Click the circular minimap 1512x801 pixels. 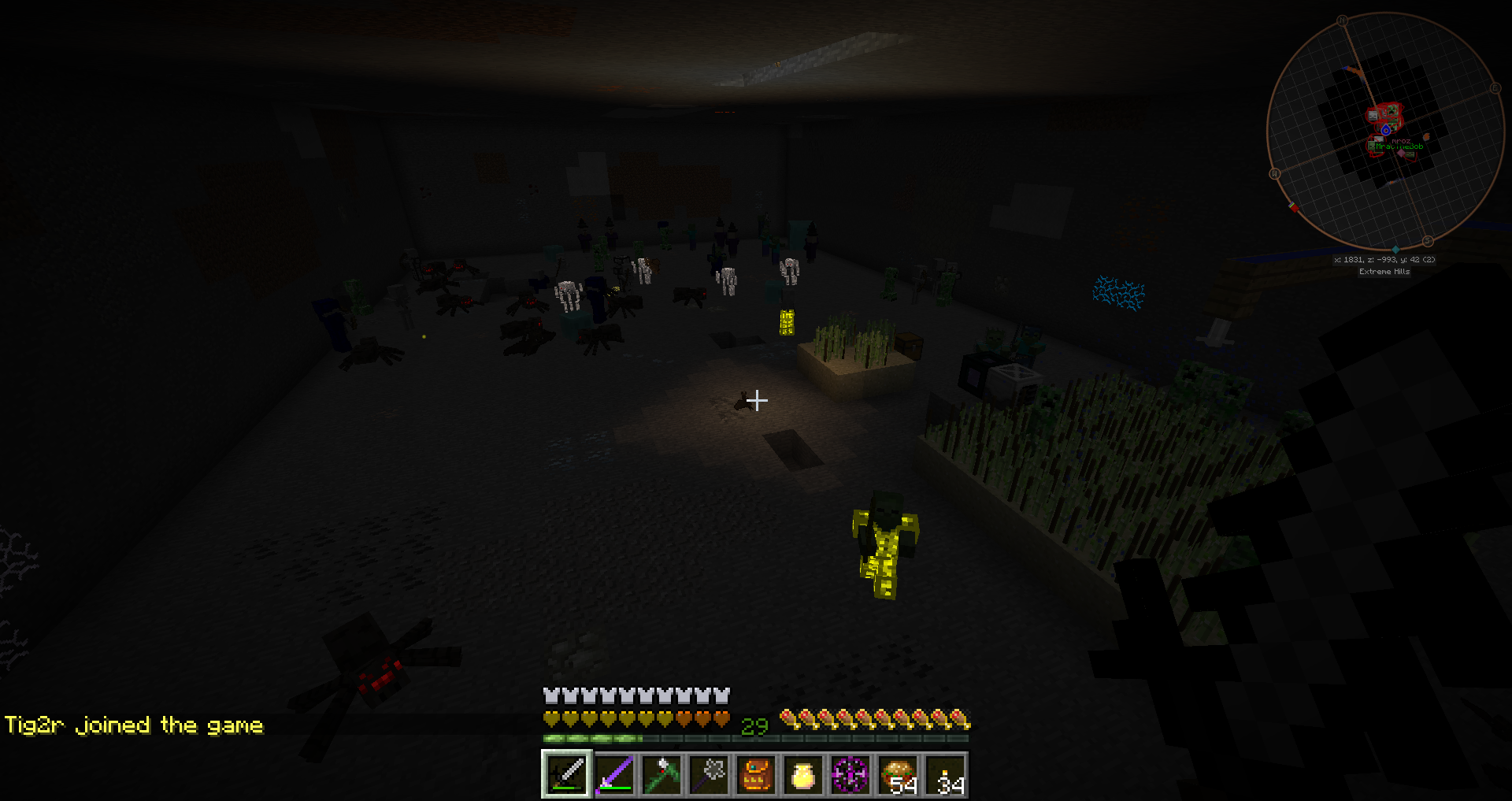[x=1384, y=132]
